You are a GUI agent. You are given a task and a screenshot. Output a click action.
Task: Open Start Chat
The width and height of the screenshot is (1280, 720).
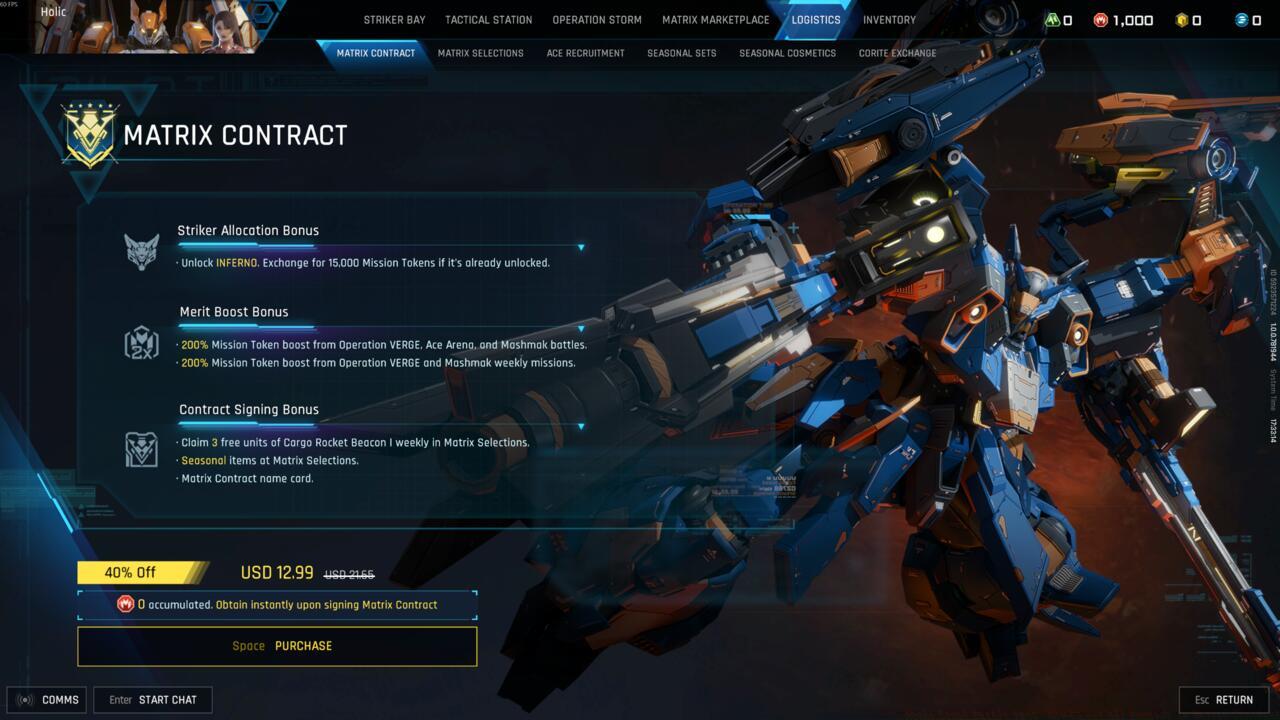coord(153,699)
